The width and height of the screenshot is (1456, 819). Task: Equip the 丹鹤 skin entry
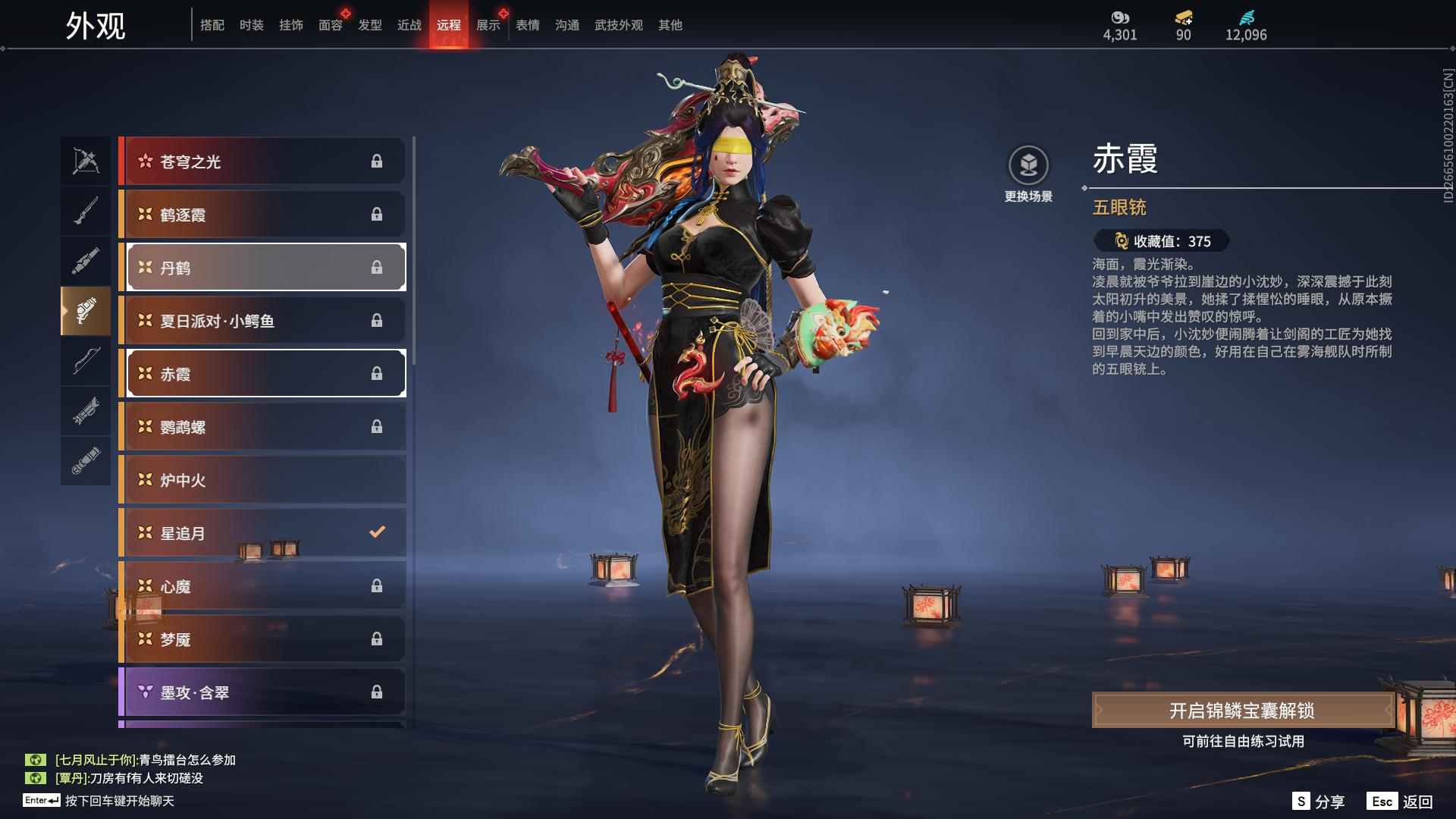(265, 267)
